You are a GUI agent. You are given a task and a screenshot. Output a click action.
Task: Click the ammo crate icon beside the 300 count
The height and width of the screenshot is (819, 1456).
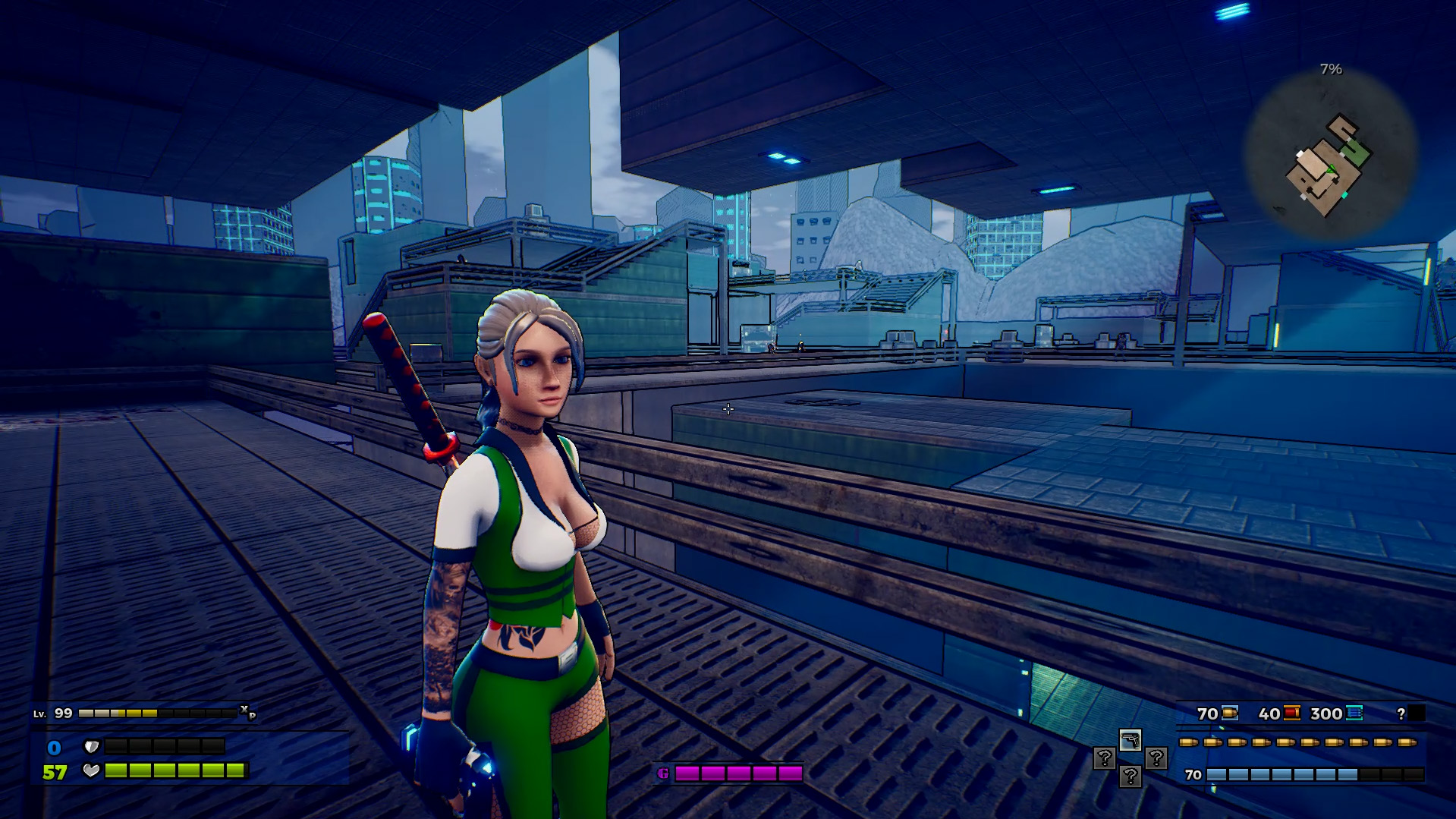tap(1354, 713)
